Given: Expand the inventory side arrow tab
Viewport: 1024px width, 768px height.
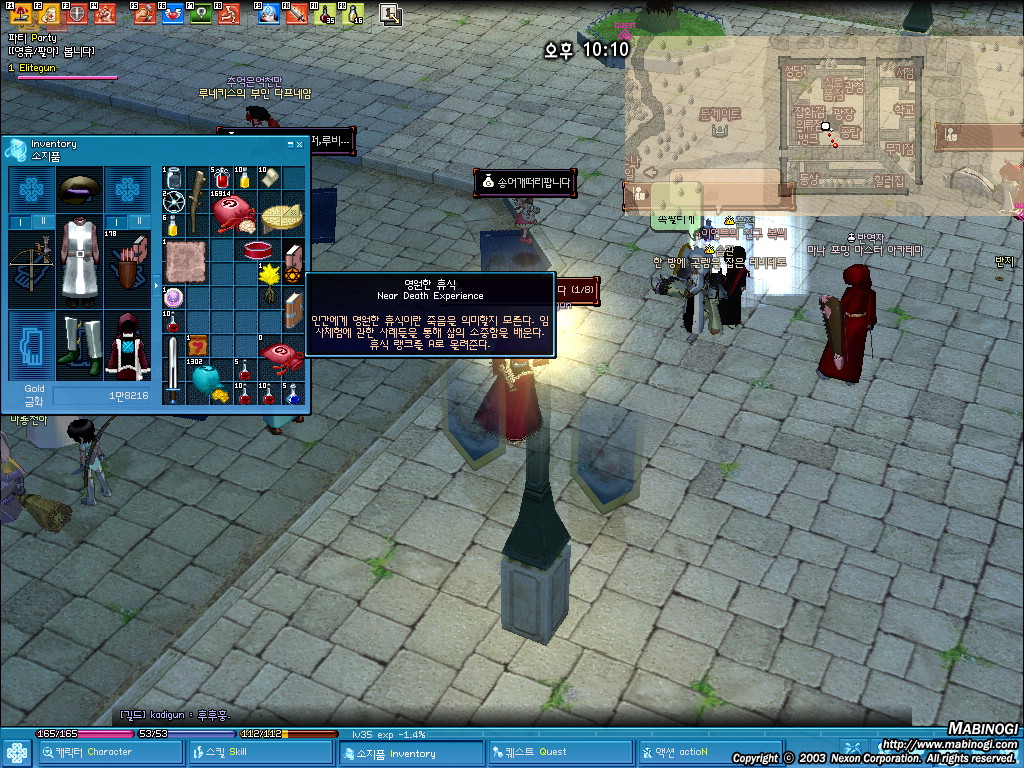Looking at the screenshot, I should [156, 285].
